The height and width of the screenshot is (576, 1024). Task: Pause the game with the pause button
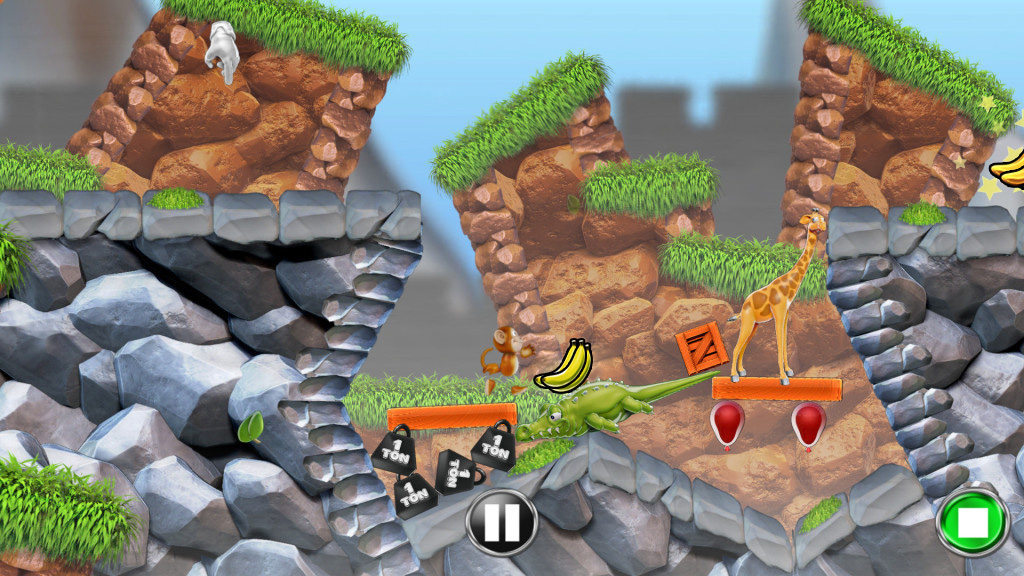[501, 521]
